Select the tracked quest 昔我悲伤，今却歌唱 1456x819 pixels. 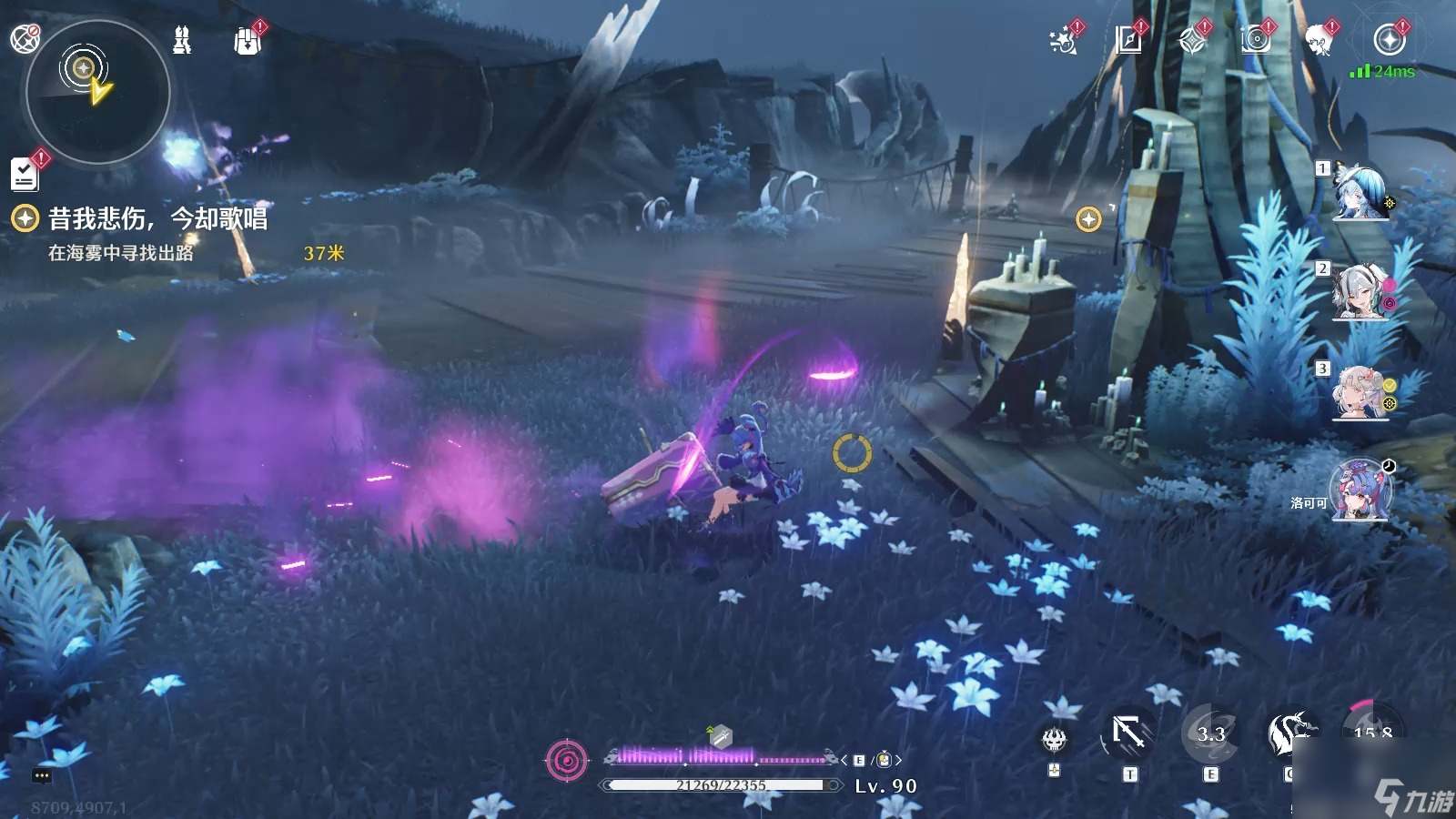coord(157,218)
